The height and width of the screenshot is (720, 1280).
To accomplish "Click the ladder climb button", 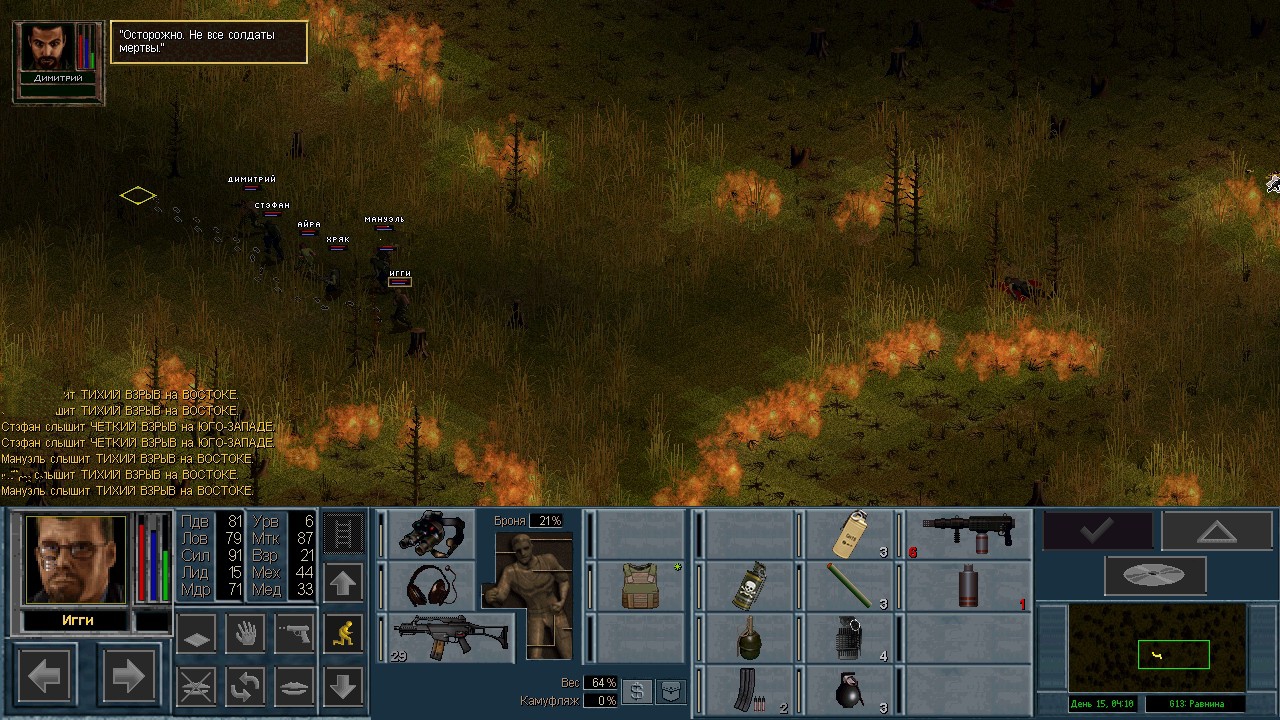I will [344, 533].
